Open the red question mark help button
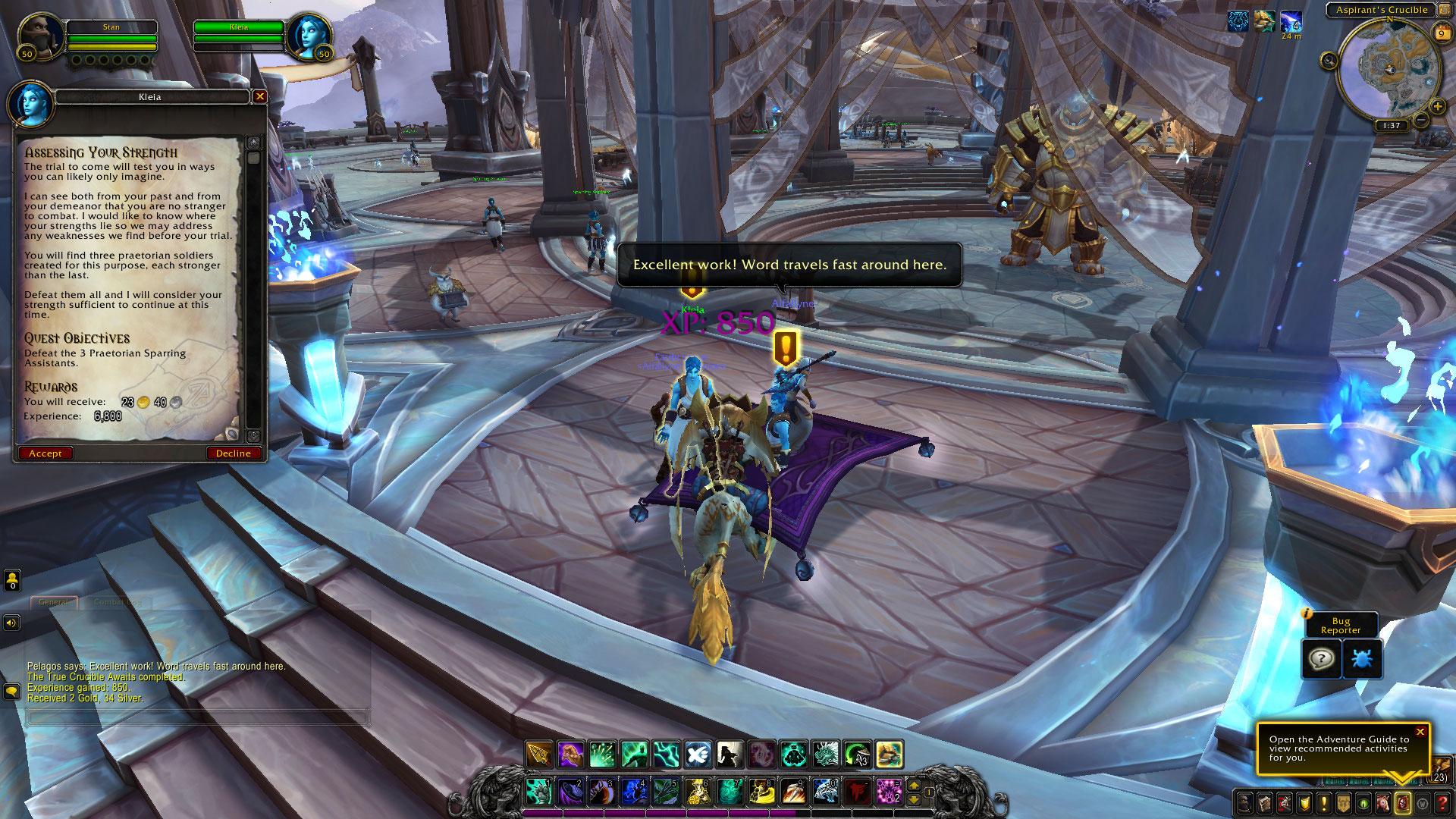1456x819 pixels. point(1442,802)
